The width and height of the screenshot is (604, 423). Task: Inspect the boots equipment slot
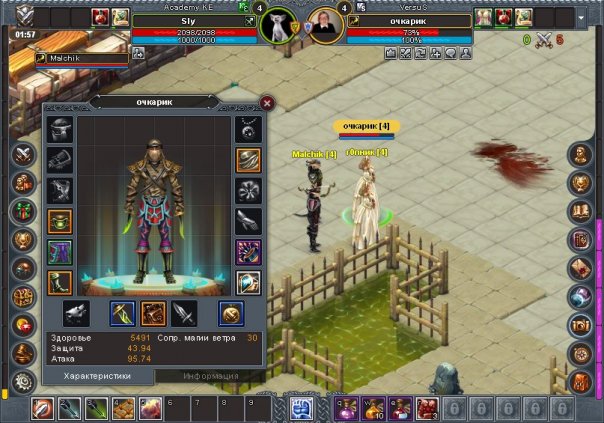click(x=59, y=282)
